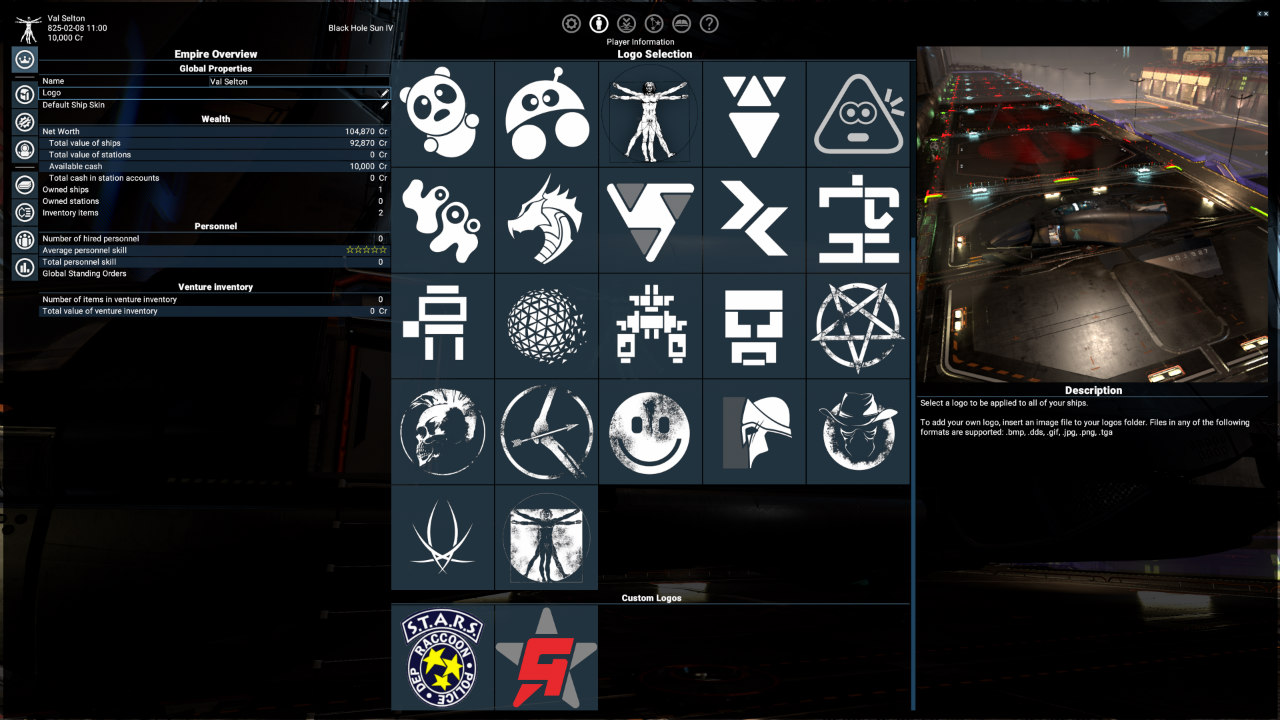
Task: Open the Settings gear icon at top
Action: [571, 23]
